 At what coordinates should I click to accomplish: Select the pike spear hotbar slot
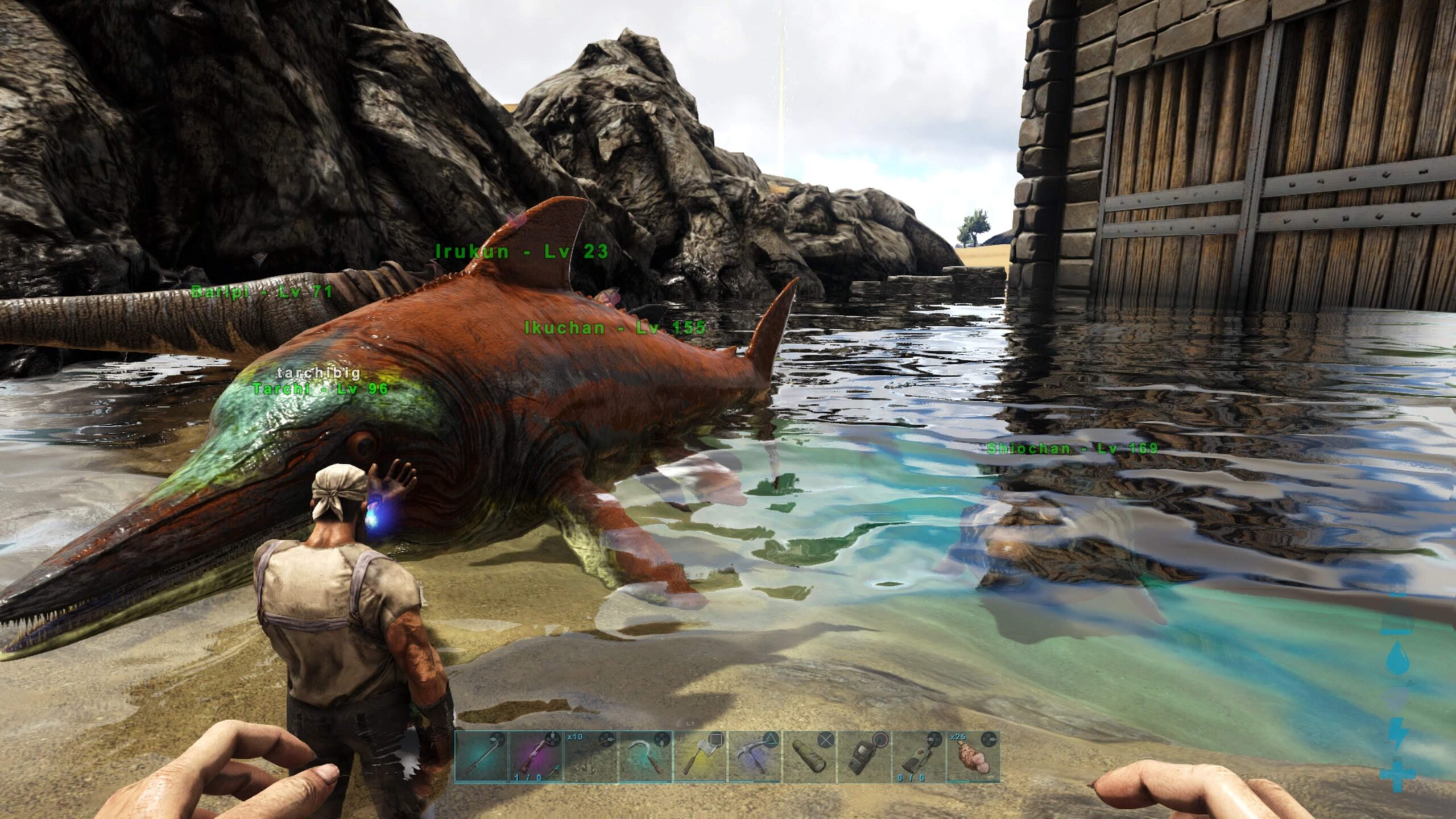pos(481,756)
